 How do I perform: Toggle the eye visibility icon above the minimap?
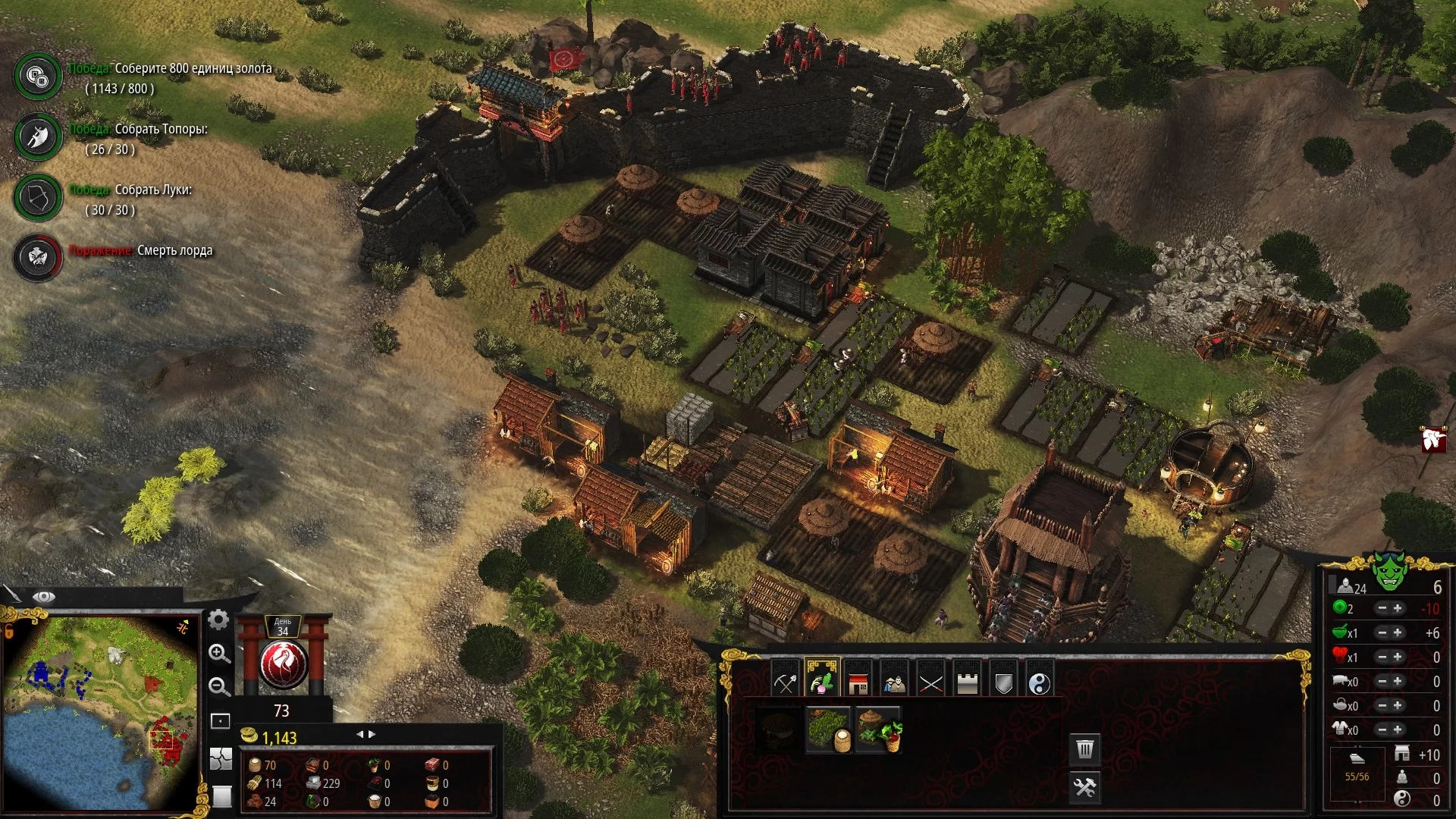click(44, 597)
